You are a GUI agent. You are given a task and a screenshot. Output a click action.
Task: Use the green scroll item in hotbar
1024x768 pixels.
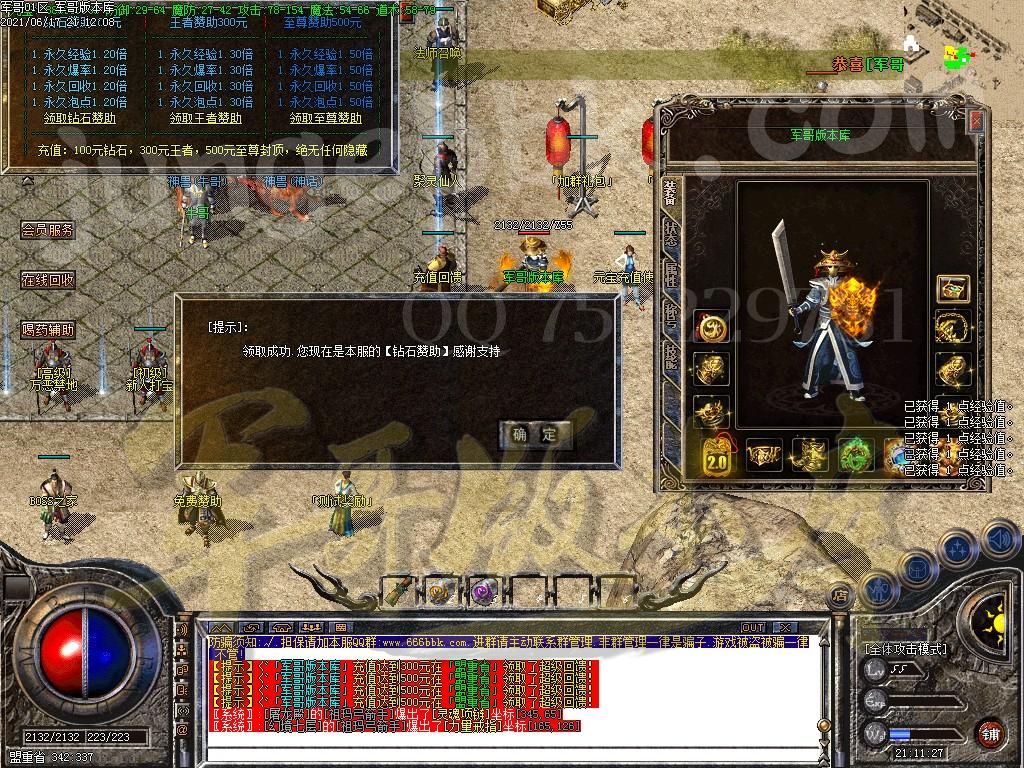pos(399,591)
